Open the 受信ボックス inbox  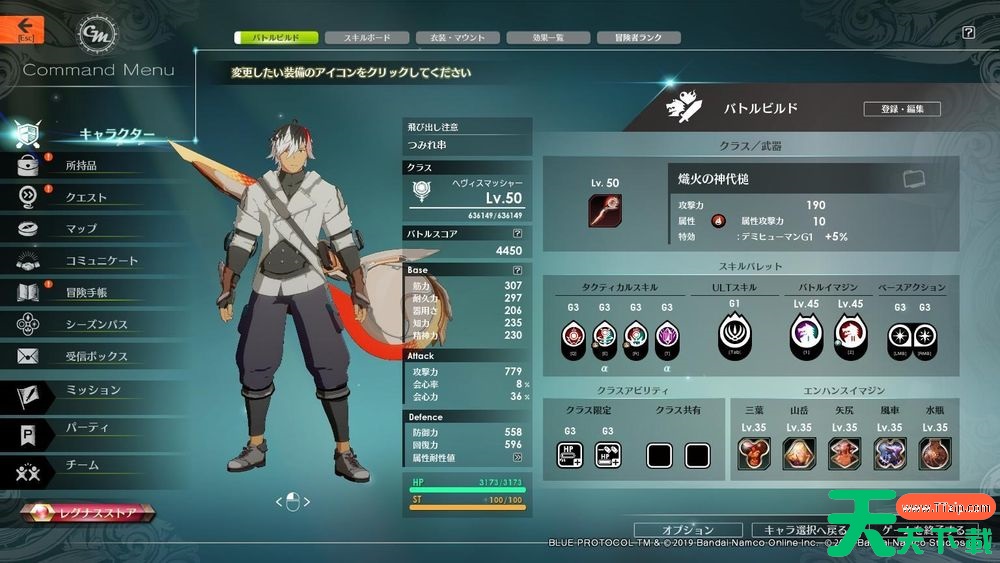[x=96, y=357]
